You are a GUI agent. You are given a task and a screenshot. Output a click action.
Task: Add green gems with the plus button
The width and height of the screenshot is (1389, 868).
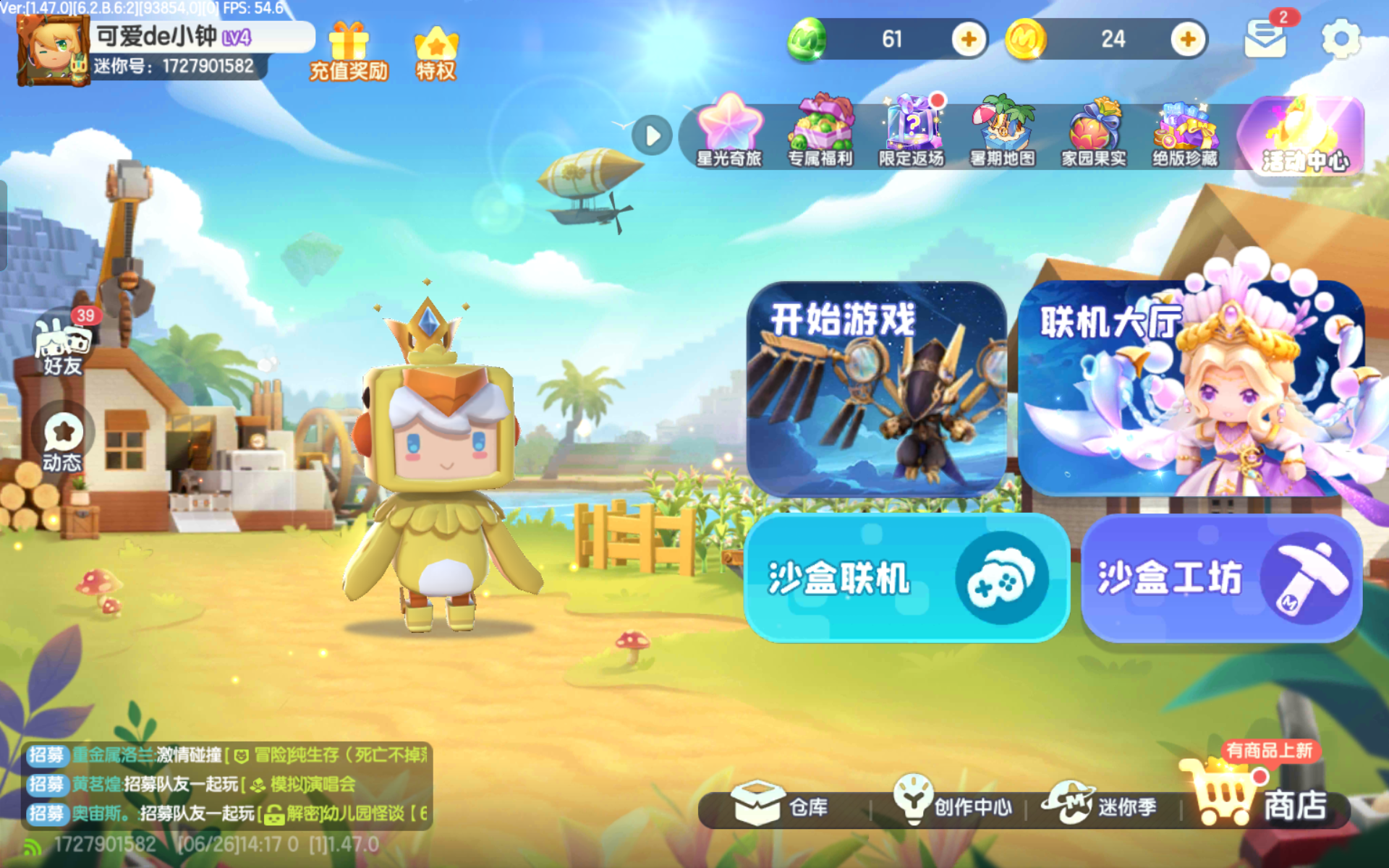(970, 40)
